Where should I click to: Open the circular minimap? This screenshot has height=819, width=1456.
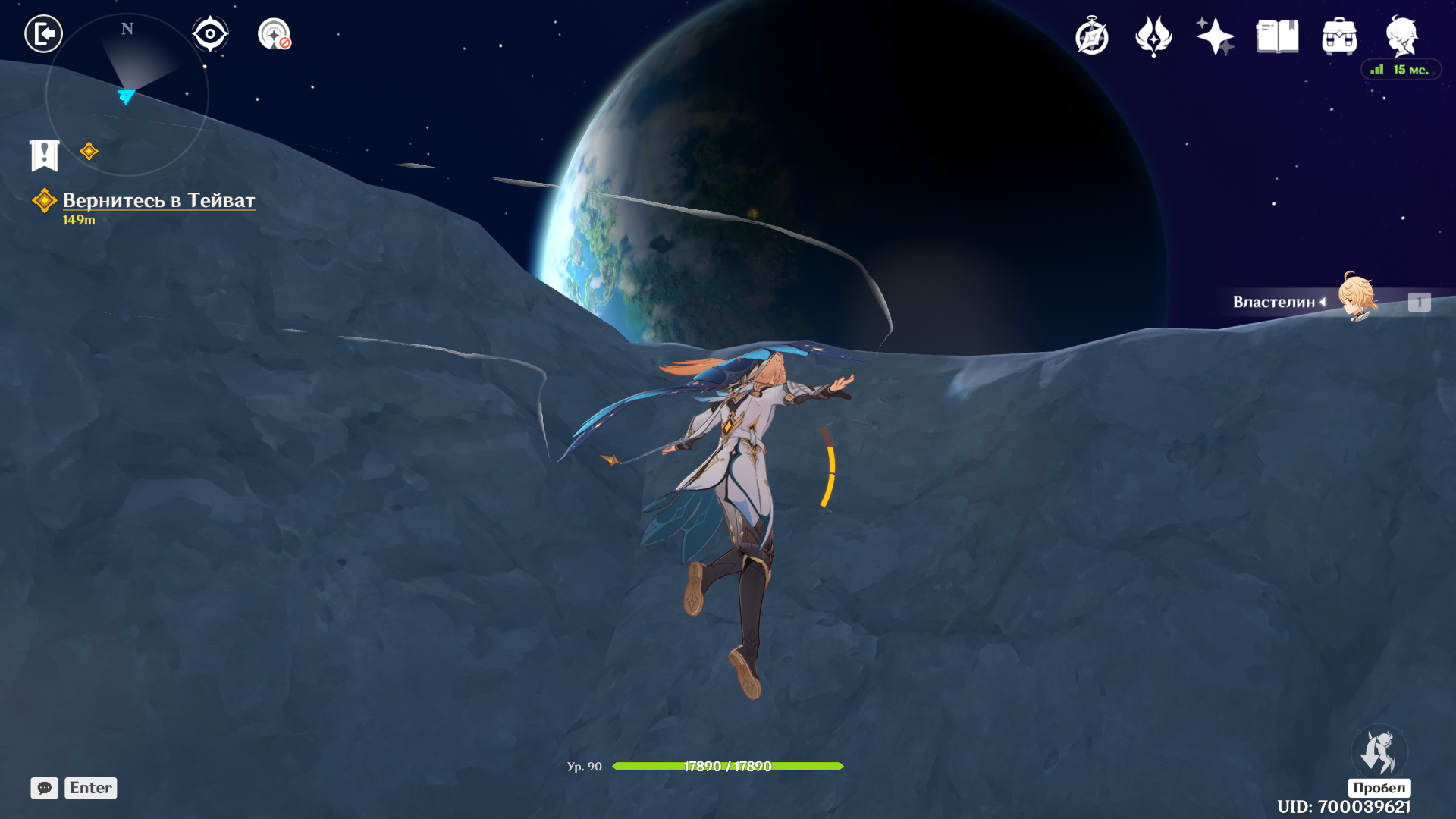pos(127,95)
